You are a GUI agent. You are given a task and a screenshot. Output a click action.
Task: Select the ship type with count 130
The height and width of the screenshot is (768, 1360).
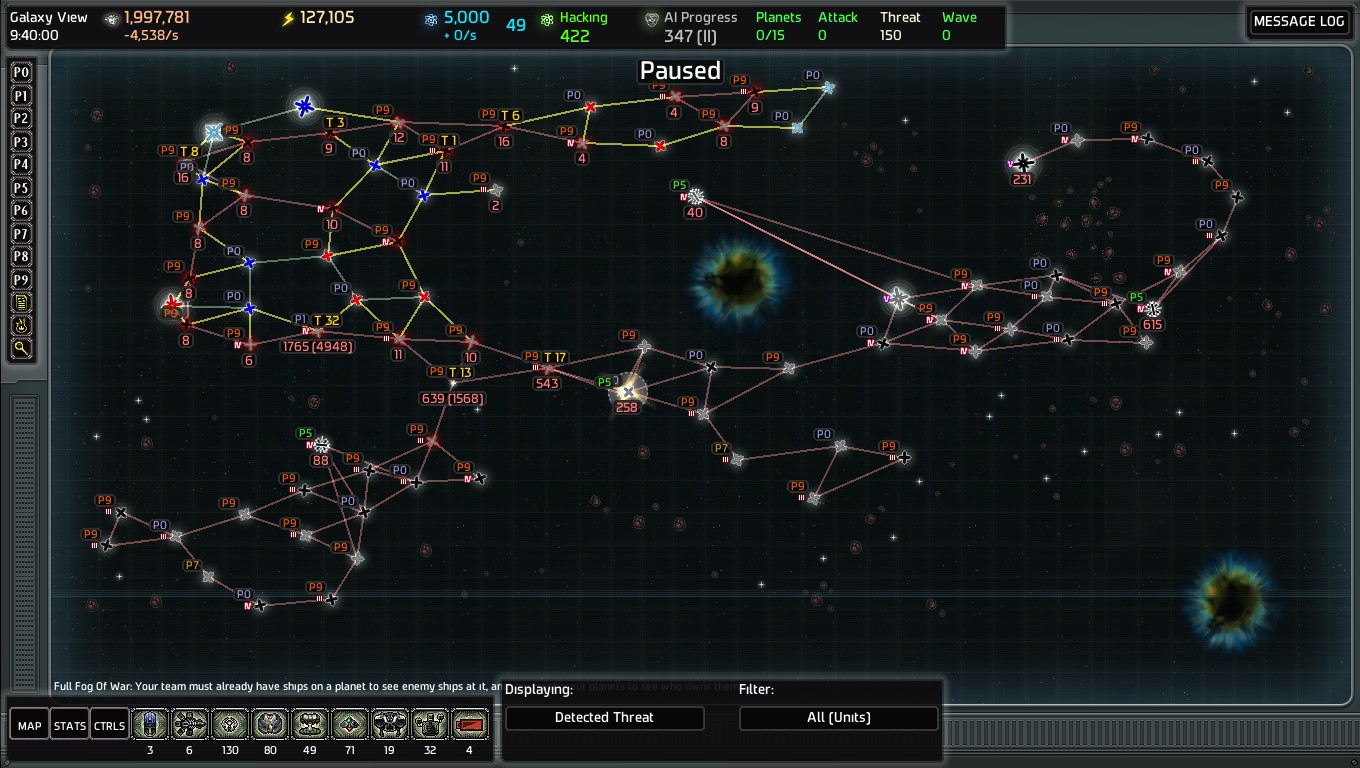[x=230, y=724]
